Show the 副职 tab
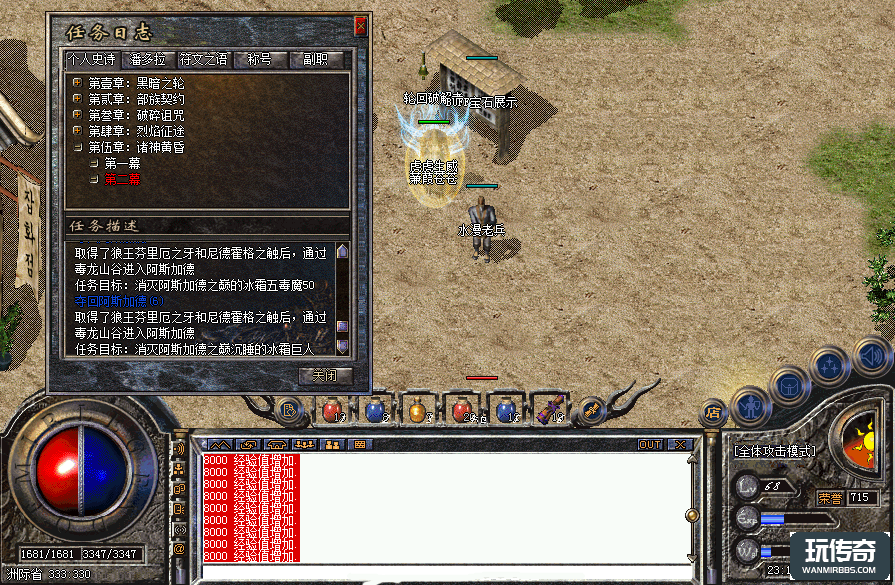Image resolution: width=895 pixels, height=585 pixels. click(x=315, y=60)
